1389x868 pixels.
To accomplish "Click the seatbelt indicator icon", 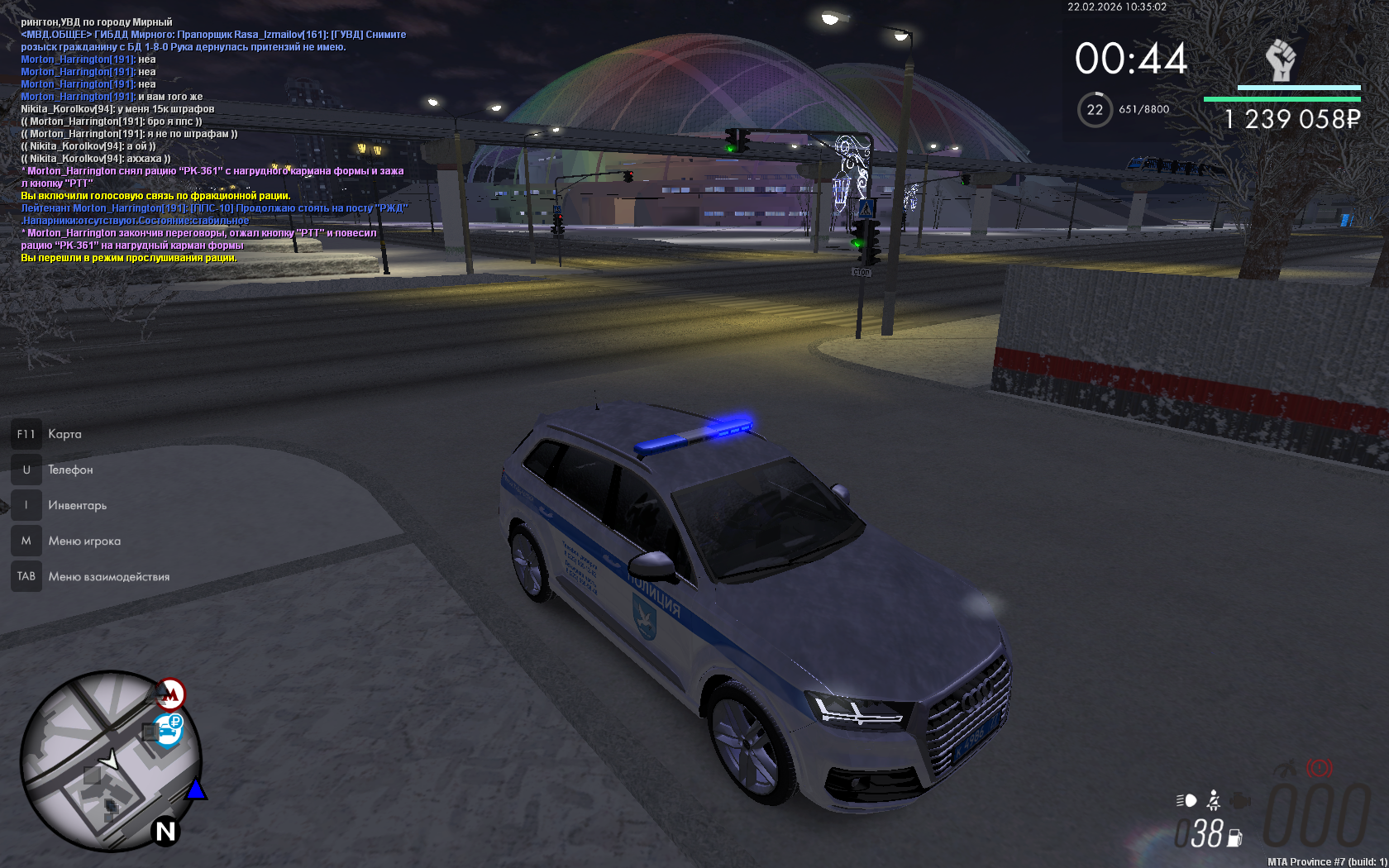I will pyautogui.click(x=1213, y=800).
